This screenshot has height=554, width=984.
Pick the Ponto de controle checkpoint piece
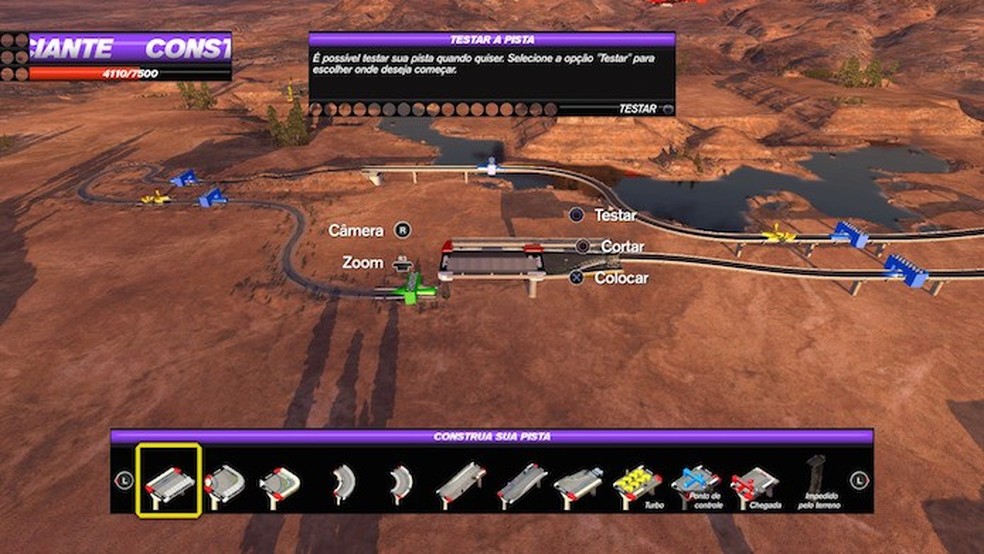point(695,483)
